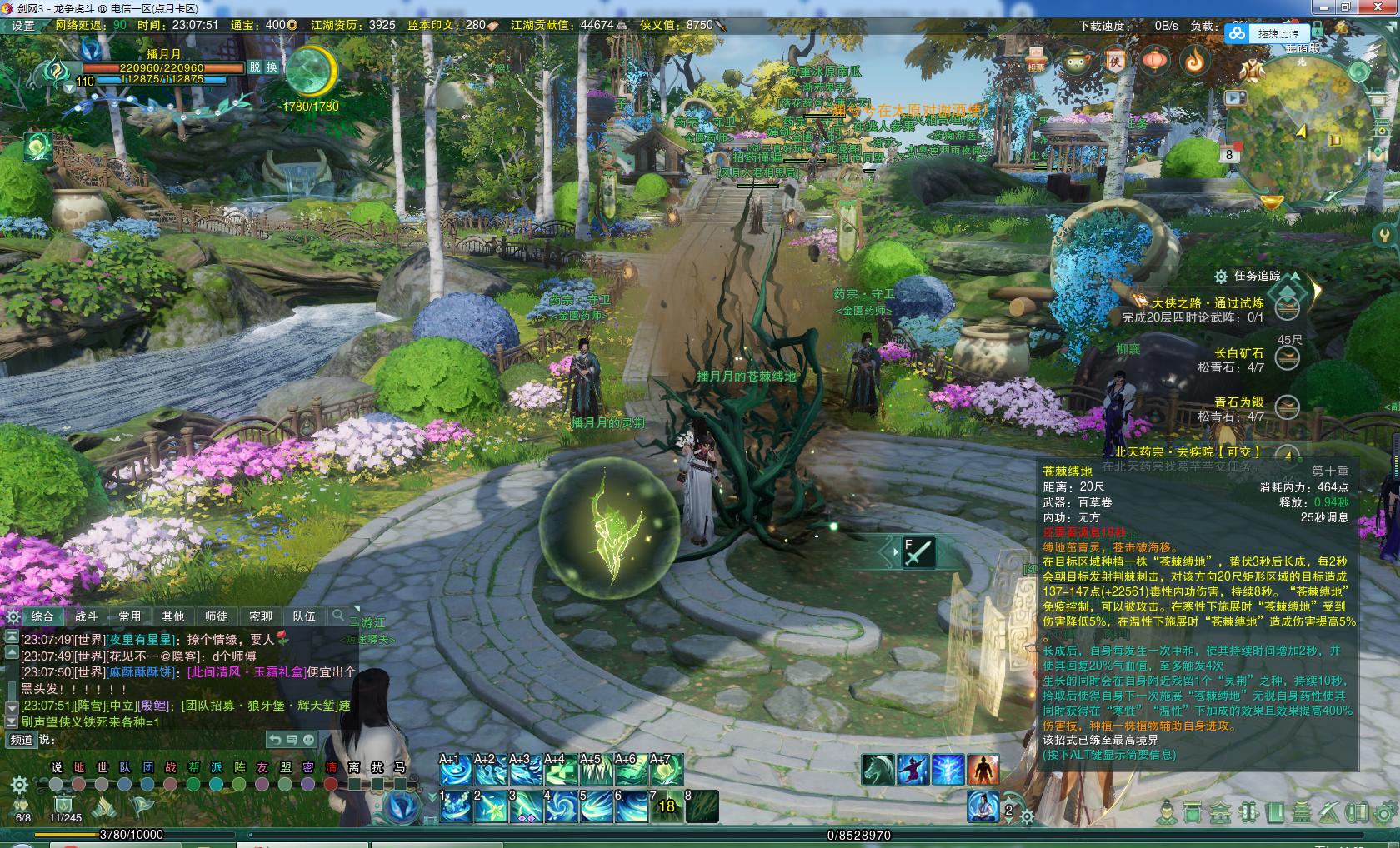Use the skill in hotbar slot 1
This screenshot has height=848, width=1400.
click(455, 806)
